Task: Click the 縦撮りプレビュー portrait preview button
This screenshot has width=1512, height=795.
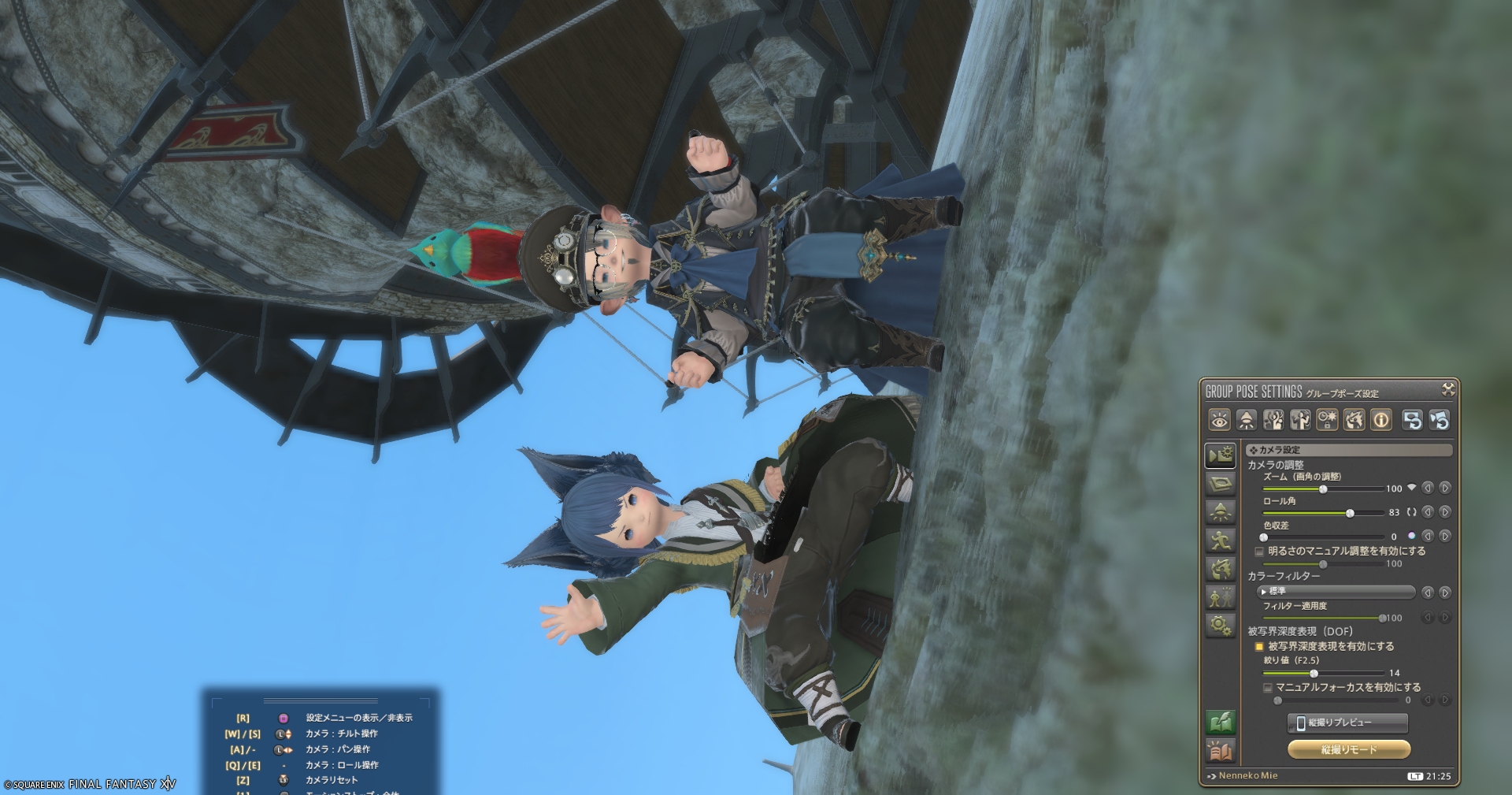Action: click(1347, 723)
